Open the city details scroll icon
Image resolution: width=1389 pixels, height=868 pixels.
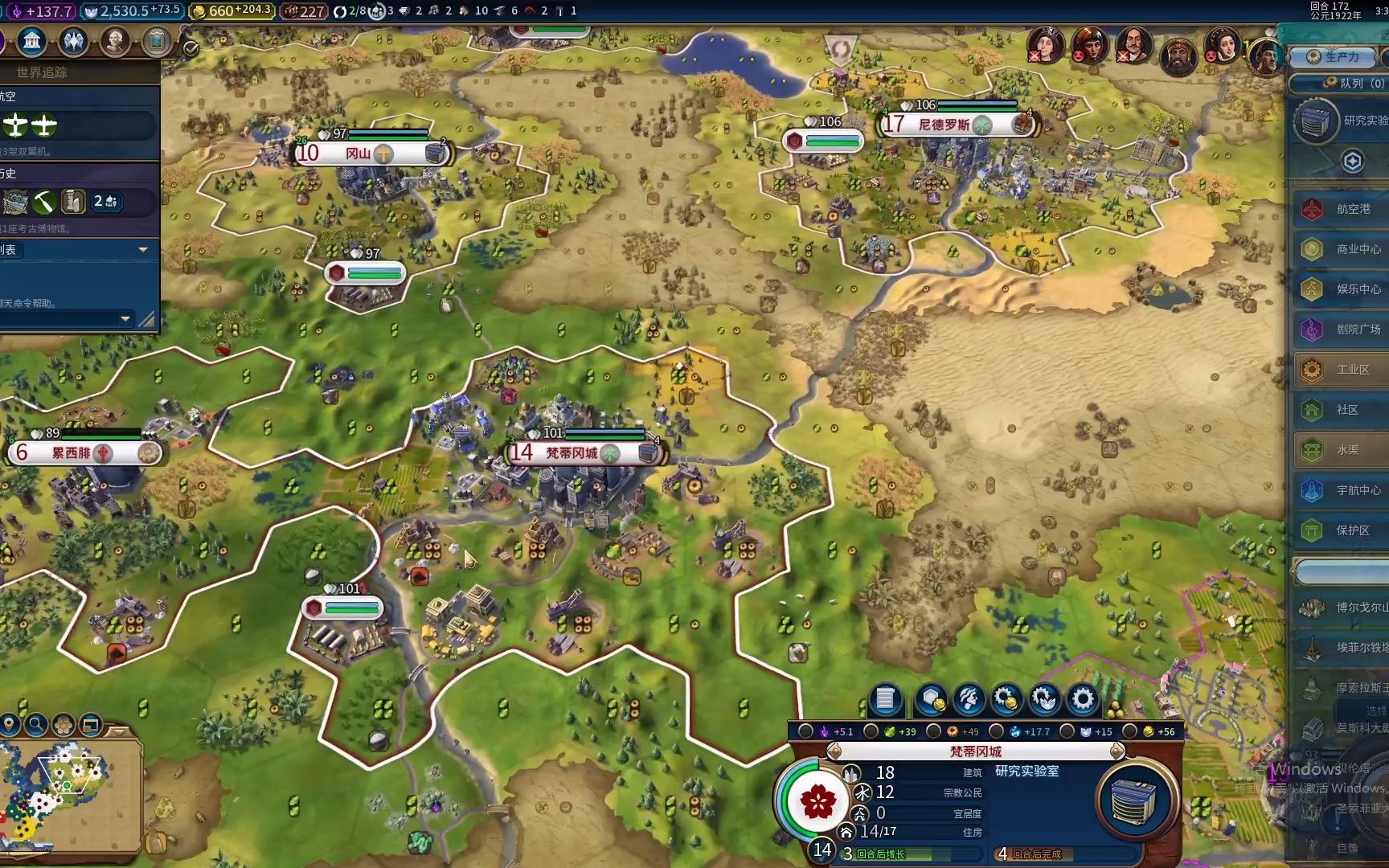click(885, 699)
